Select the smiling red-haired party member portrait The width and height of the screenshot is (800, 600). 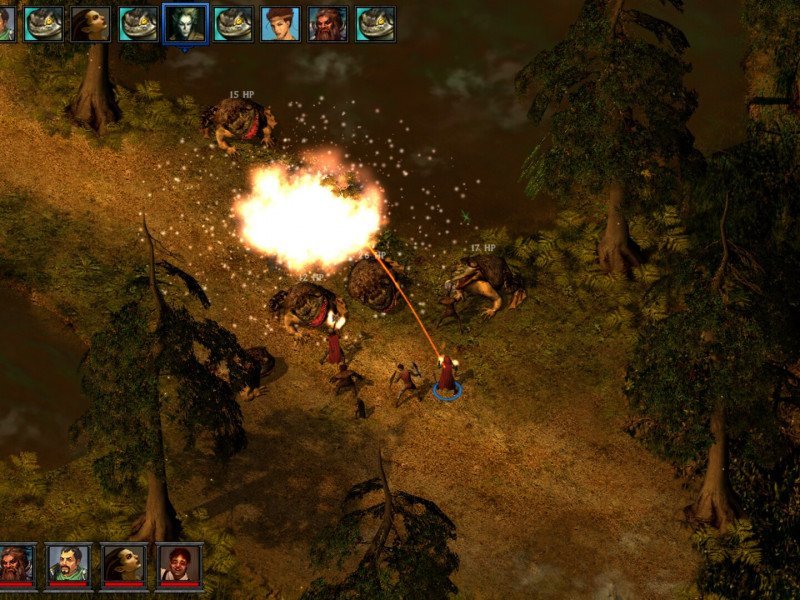179,565
